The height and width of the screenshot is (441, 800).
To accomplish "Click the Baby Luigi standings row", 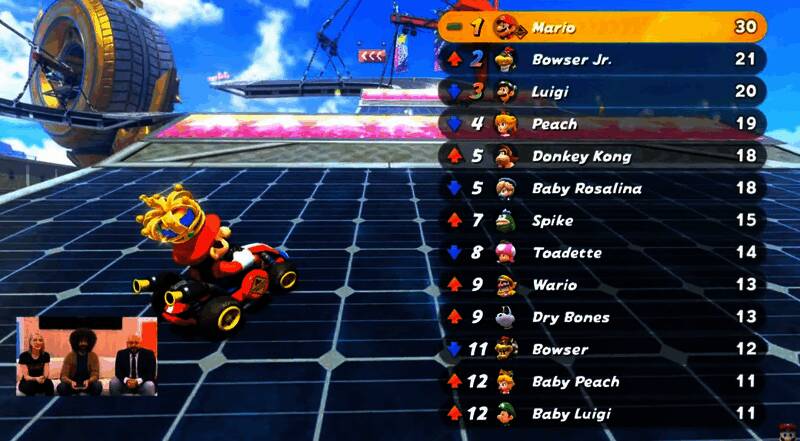I will pos(602,413).
